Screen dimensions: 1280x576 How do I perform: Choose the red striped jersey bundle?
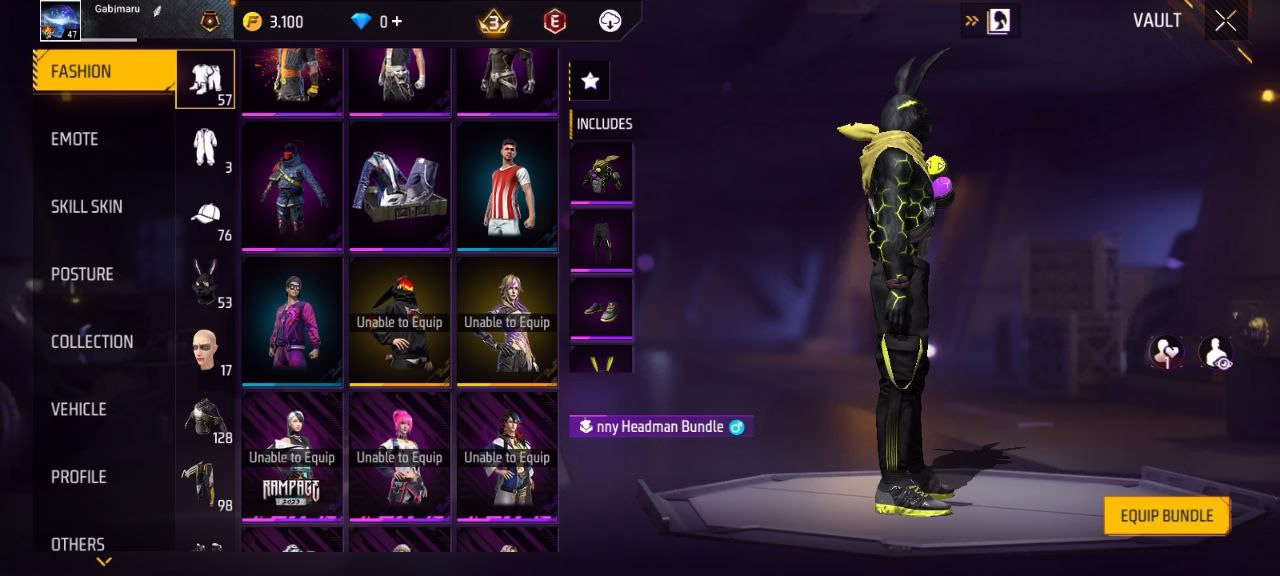point(507,186)
